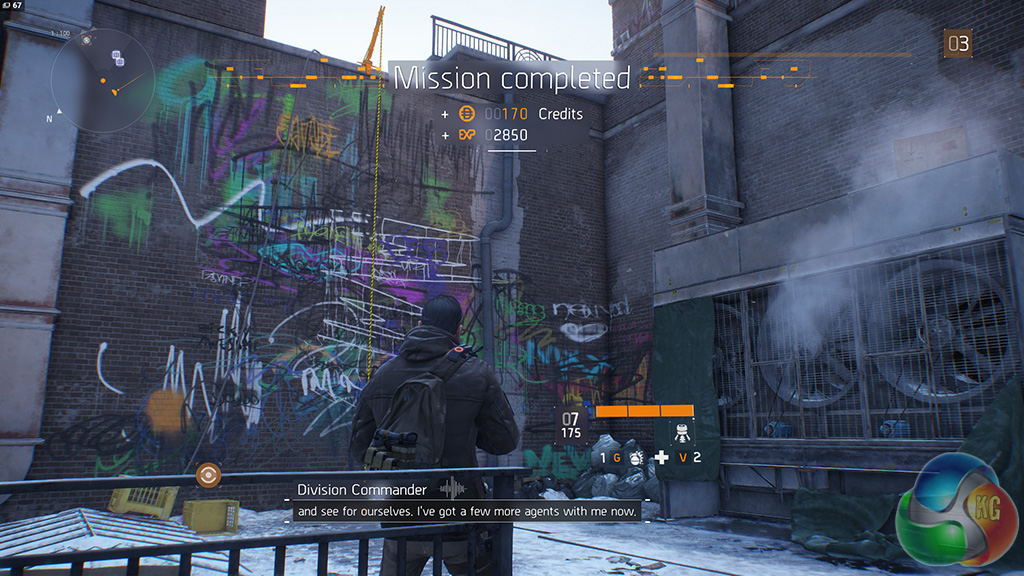The image size is (1024, 576).
Task: Click the orange circular waypoint marker
Action: 208,475
